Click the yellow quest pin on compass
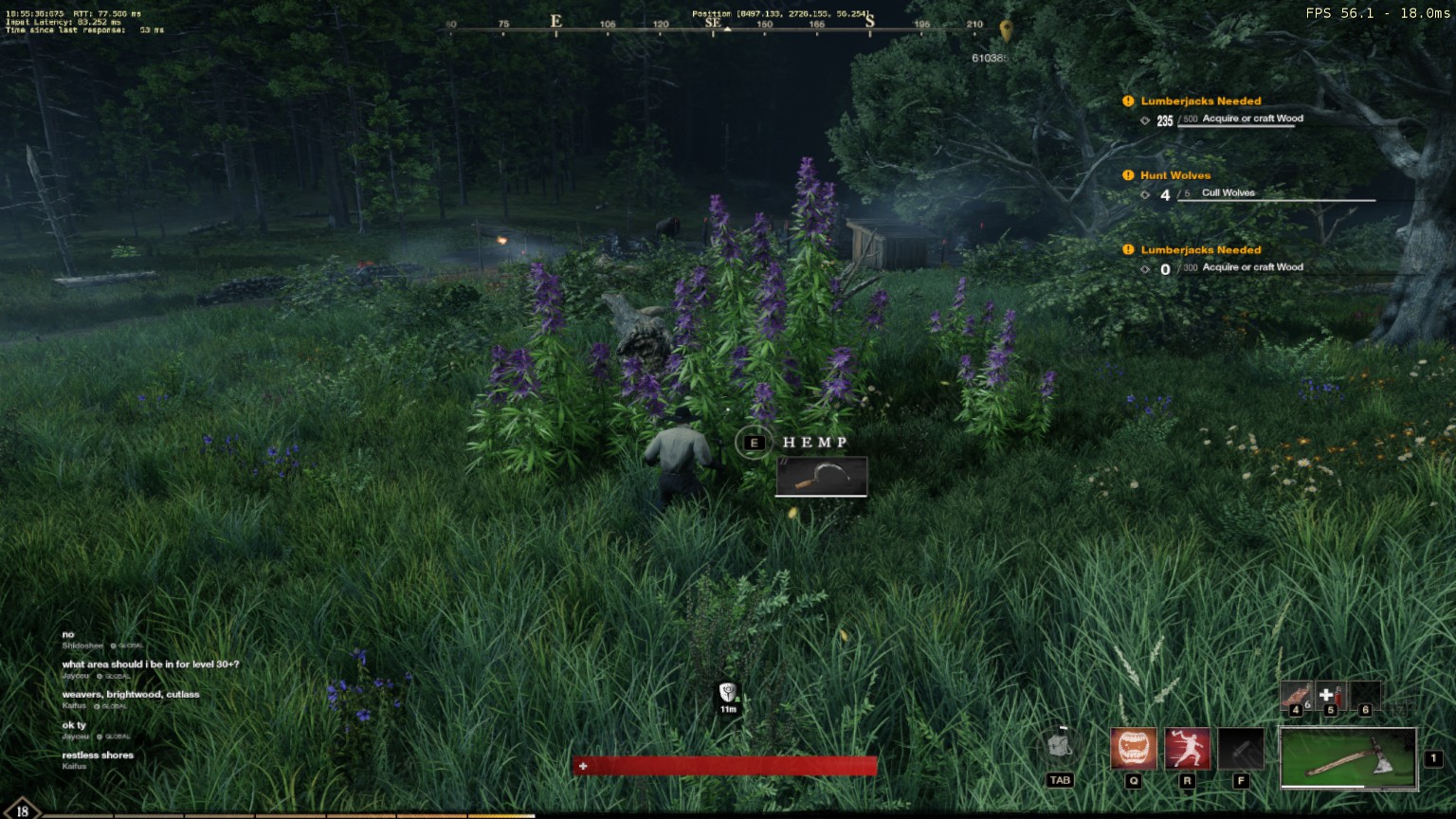Screen dimensions: 1456x819 tap(1006, 29)
